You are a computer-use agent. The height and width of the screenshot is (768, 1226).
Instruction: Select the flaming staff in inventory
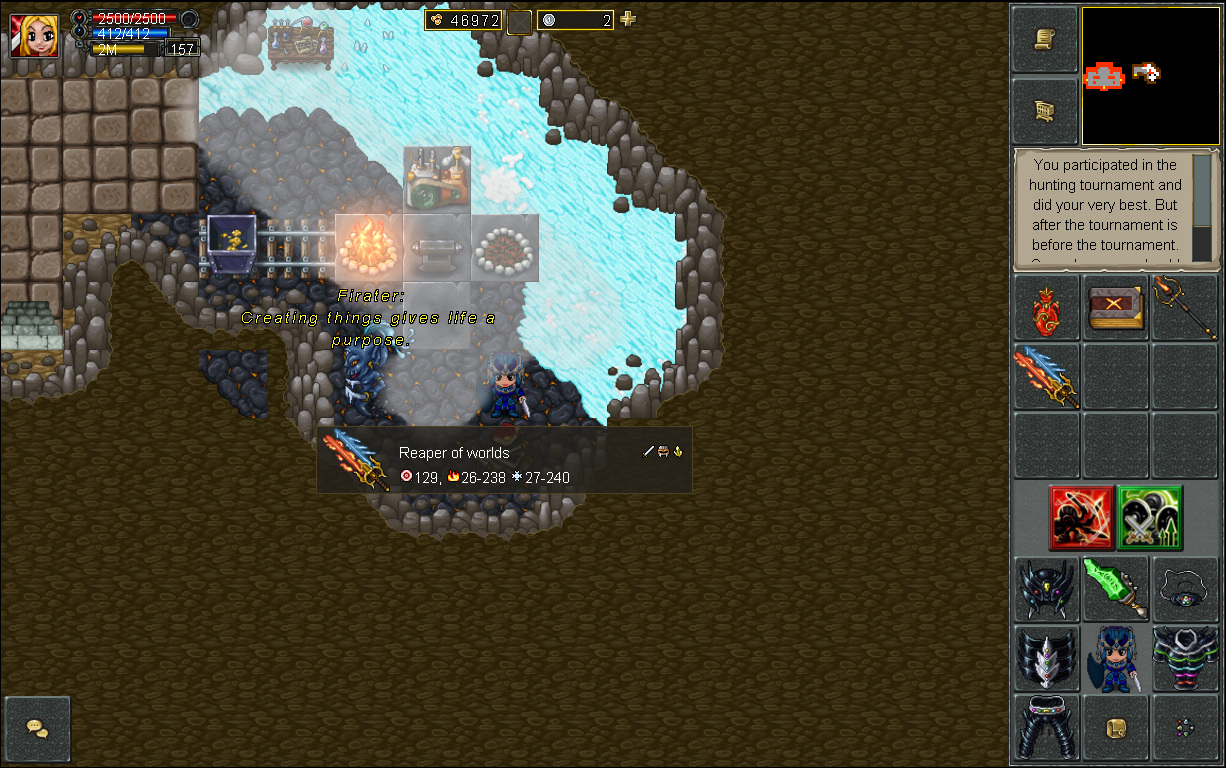(1184, 308)
